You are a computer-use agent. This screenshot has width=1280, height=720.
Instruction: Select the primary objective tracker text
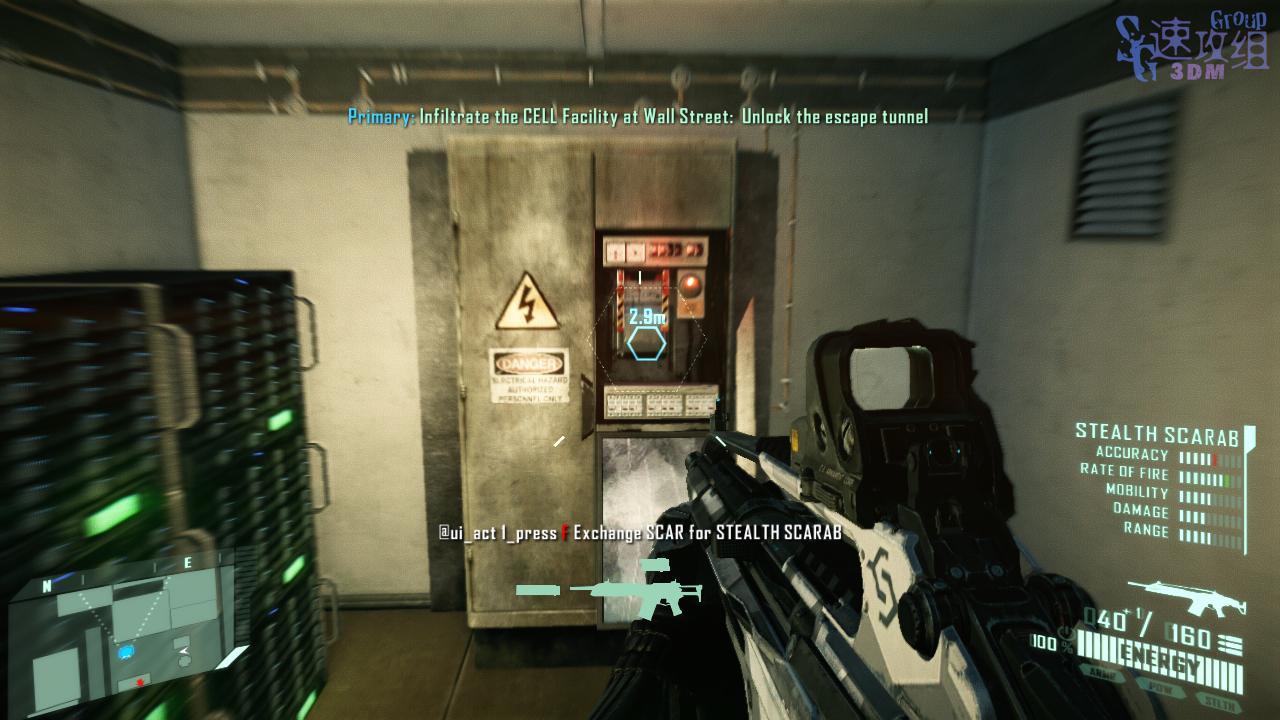pos(638,117)
